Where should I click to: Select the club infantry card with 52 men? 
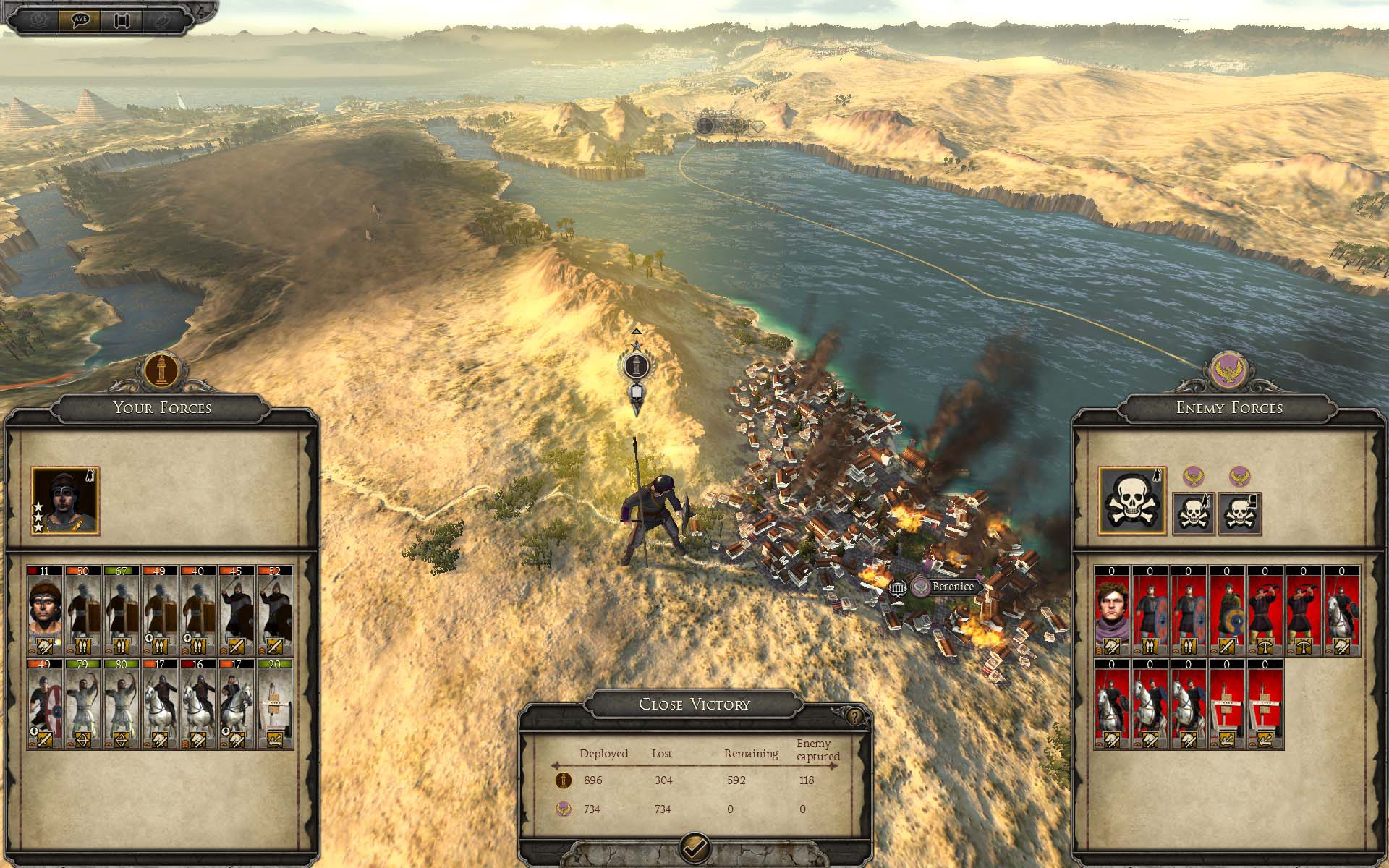tap(275, 610)
